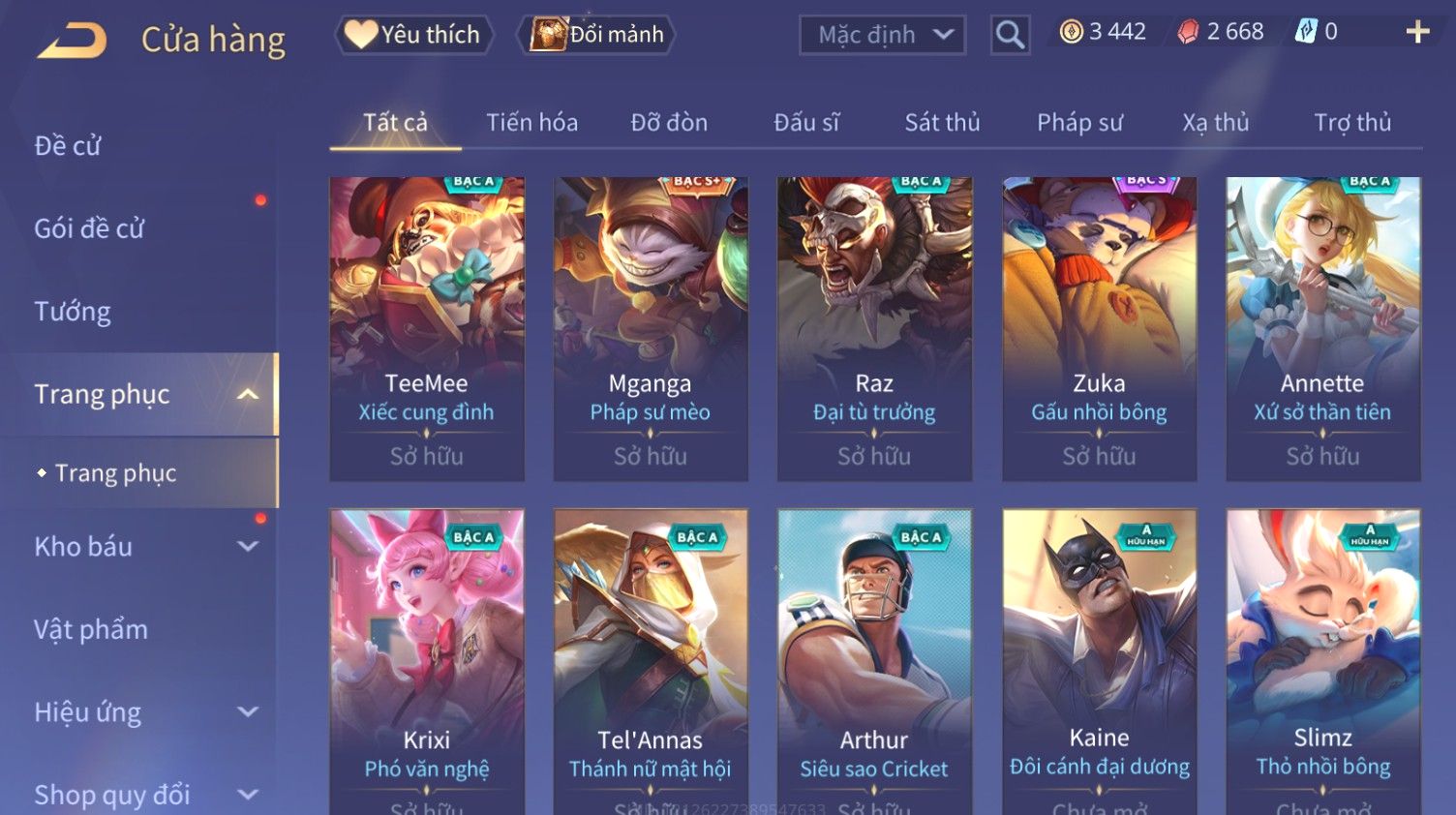
Task: Select the TeeMee Xiếc cung đình skin card
Action: pyautogui.click(x=427, y=328)
